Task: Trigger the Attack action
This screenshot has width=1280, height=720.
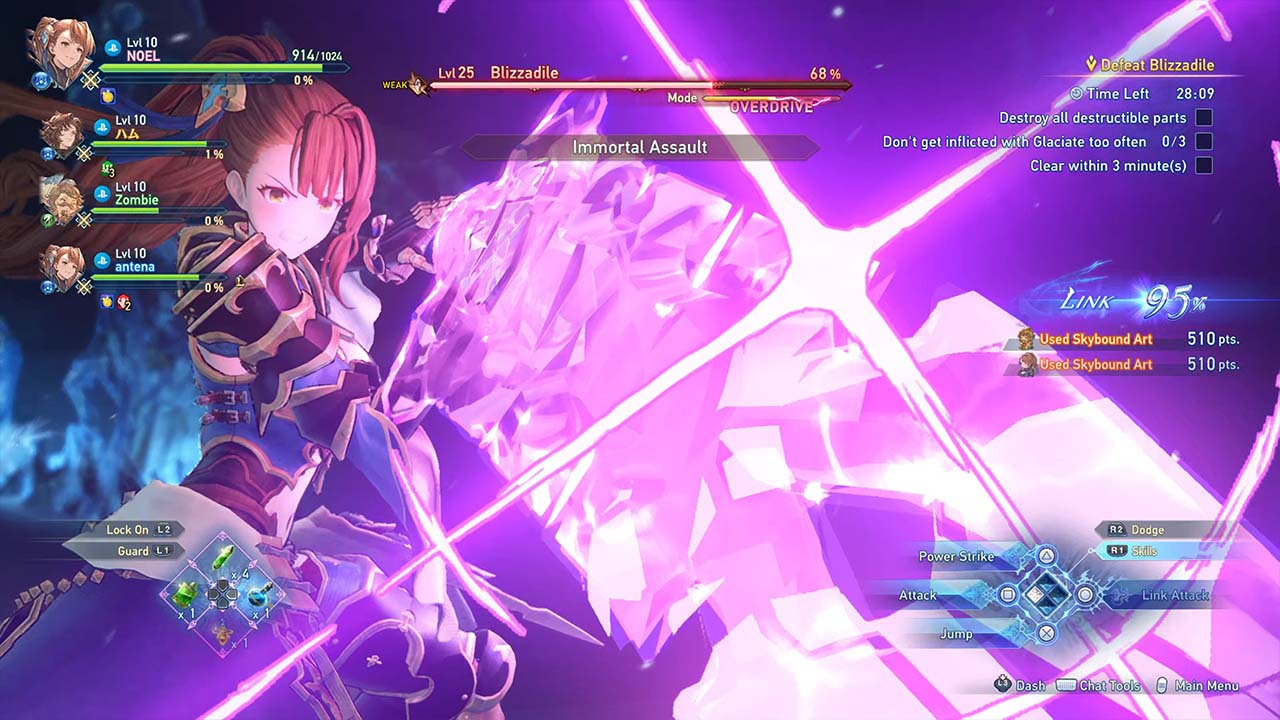Action: point(1008,595)
